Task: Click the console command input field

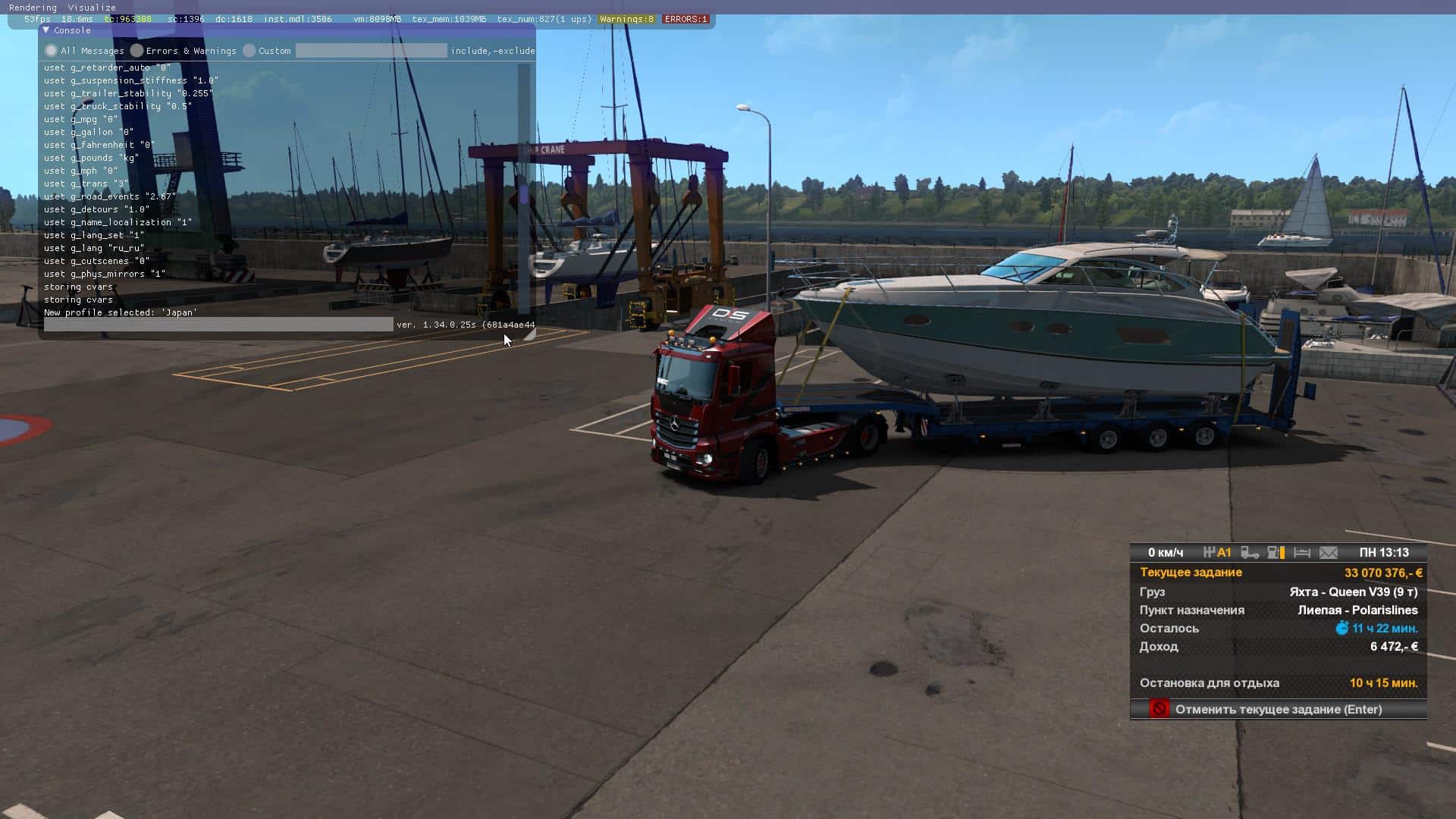Action: click(218, 325)
